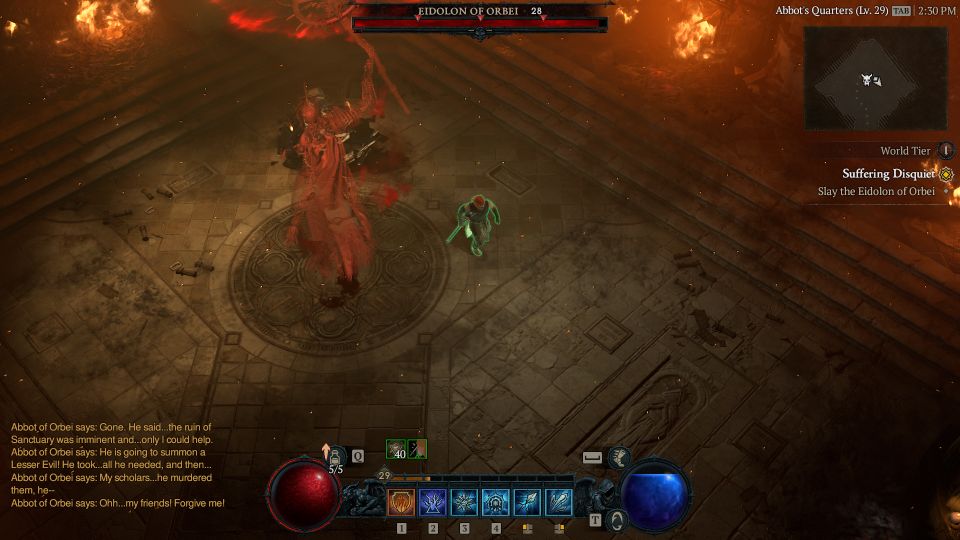Use the frost burst skill in slot 3

pyautogui.click(x=465, y=502)
